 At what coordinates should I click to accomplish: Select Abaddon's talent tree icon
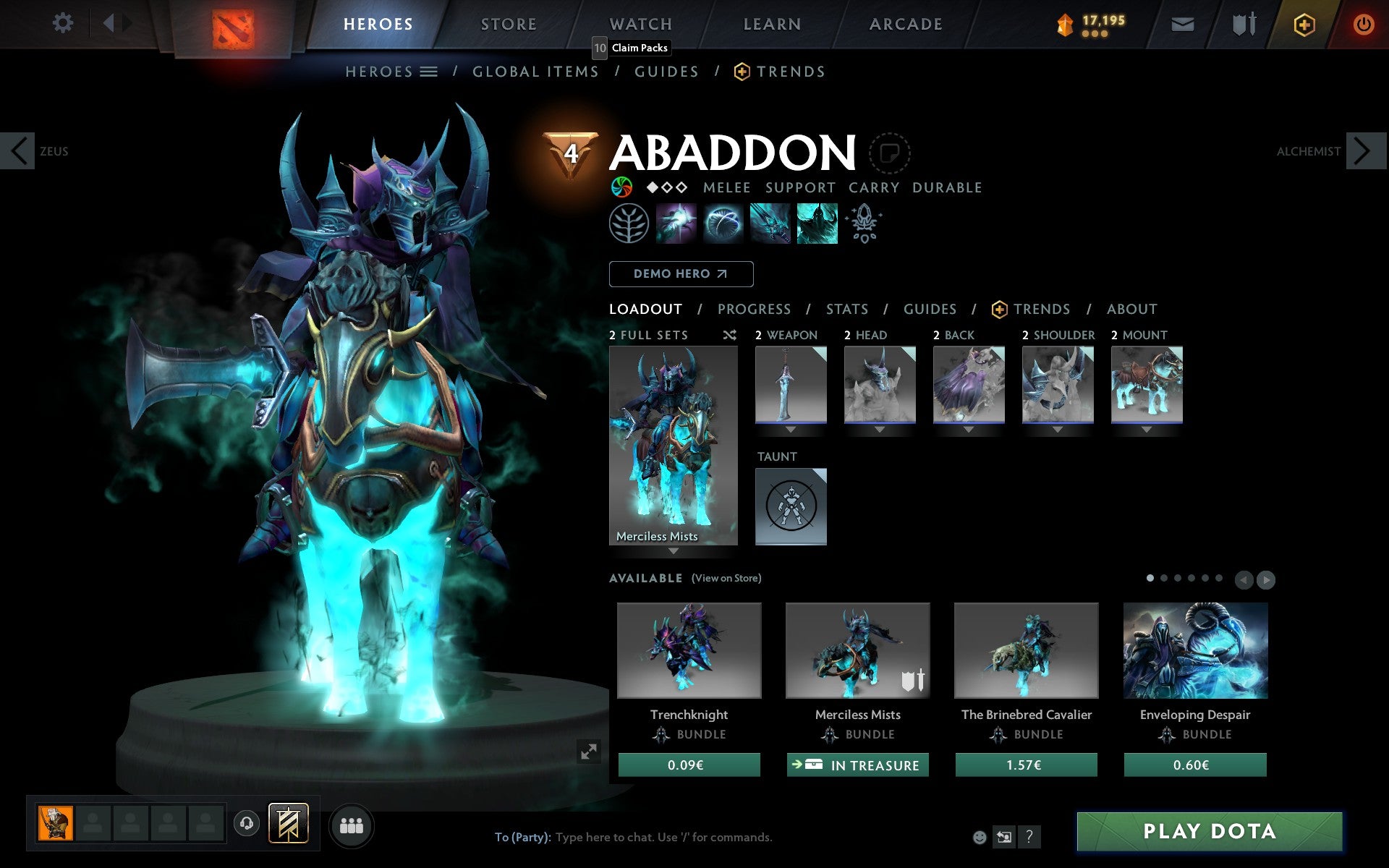click(x=629, y=224)
